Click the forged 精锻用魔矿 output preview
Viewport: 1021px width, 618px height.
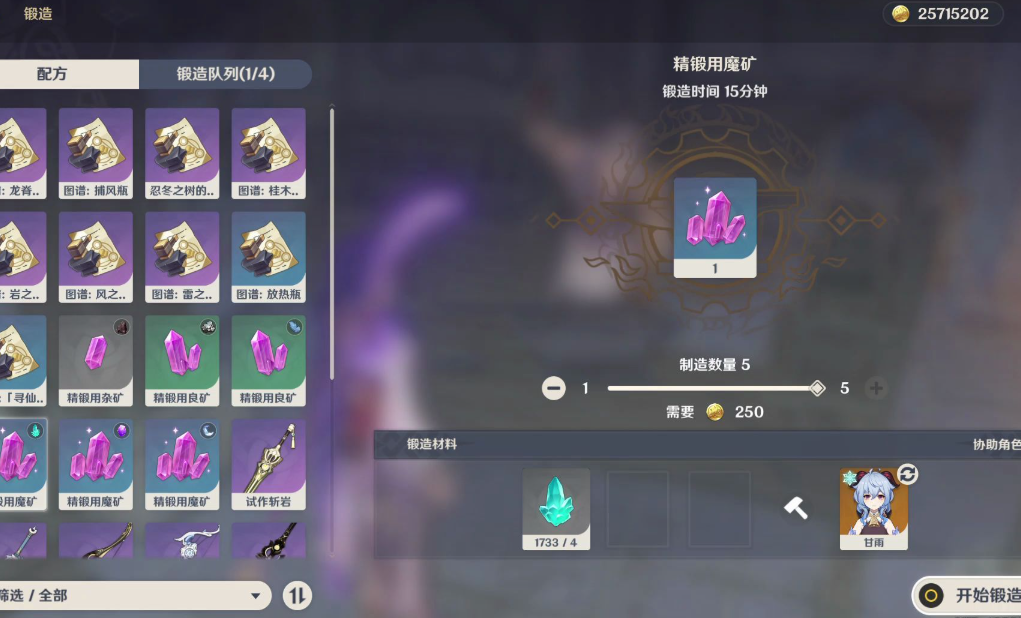tap(714, 227)
